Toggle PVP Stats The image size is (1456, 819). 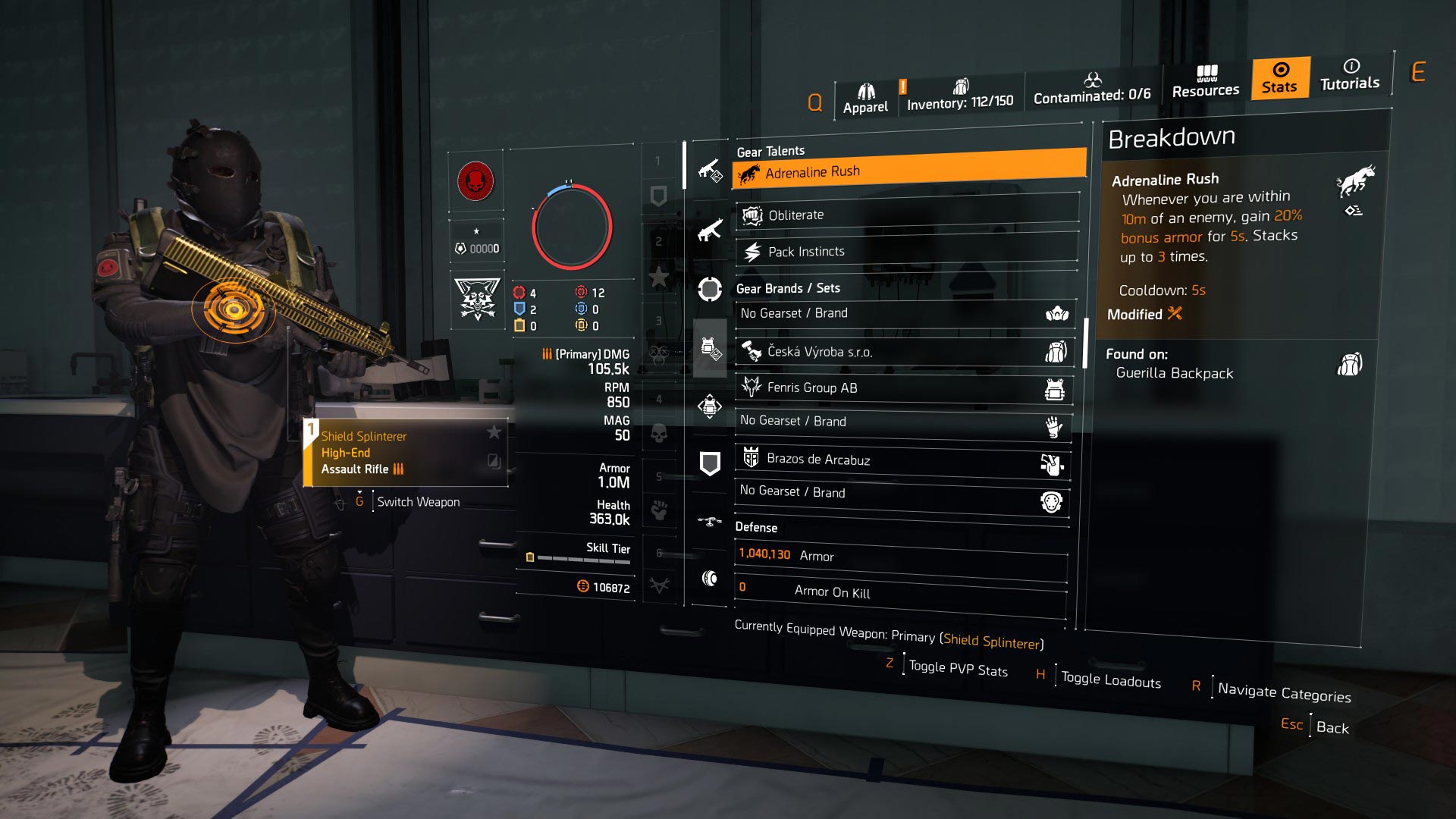[x=957, y=669]
